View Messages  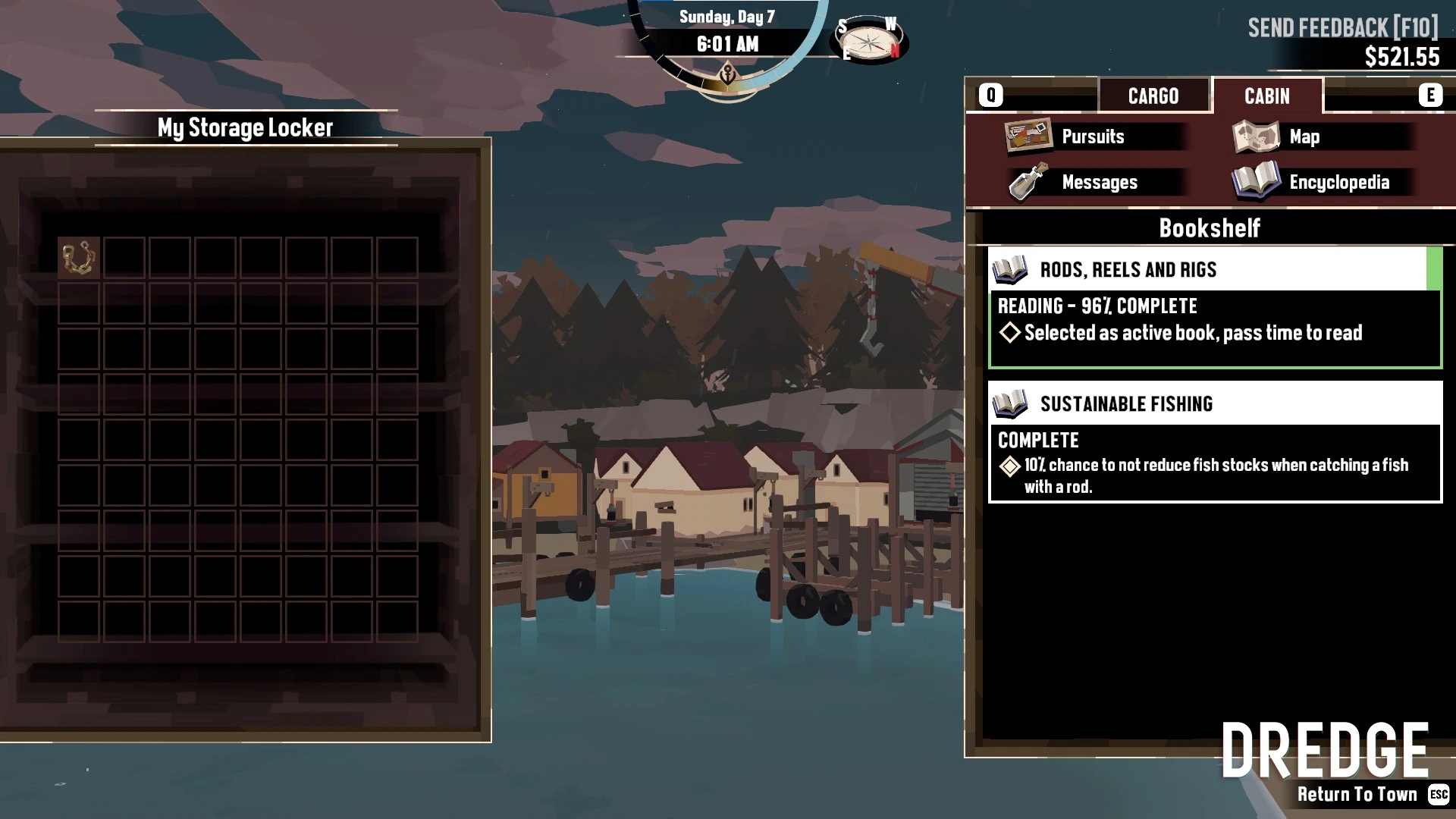1098,183
